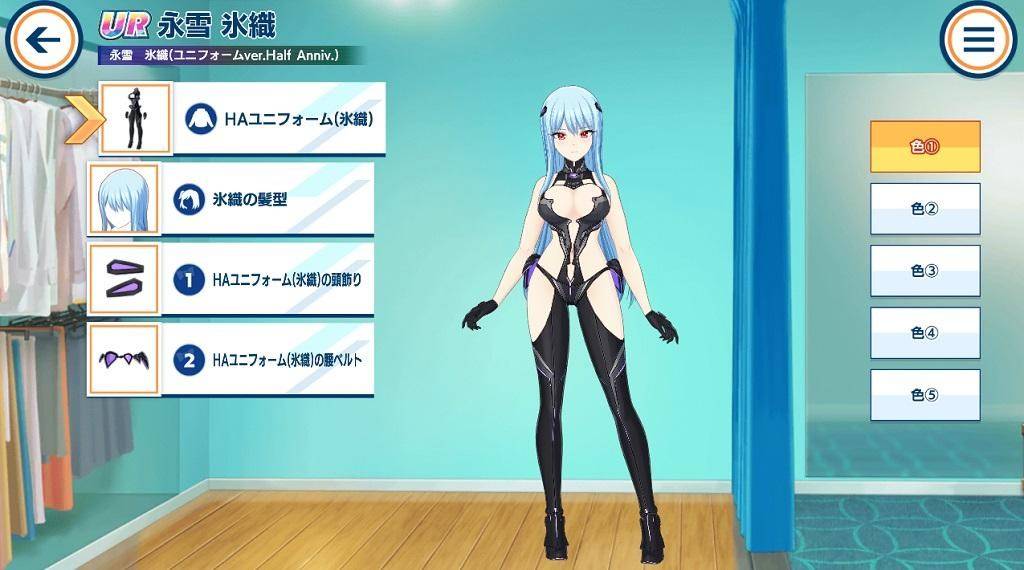This screenshot has height=570, width=1024.
Task: Apply color option 色④
Action: pos(924,332)
